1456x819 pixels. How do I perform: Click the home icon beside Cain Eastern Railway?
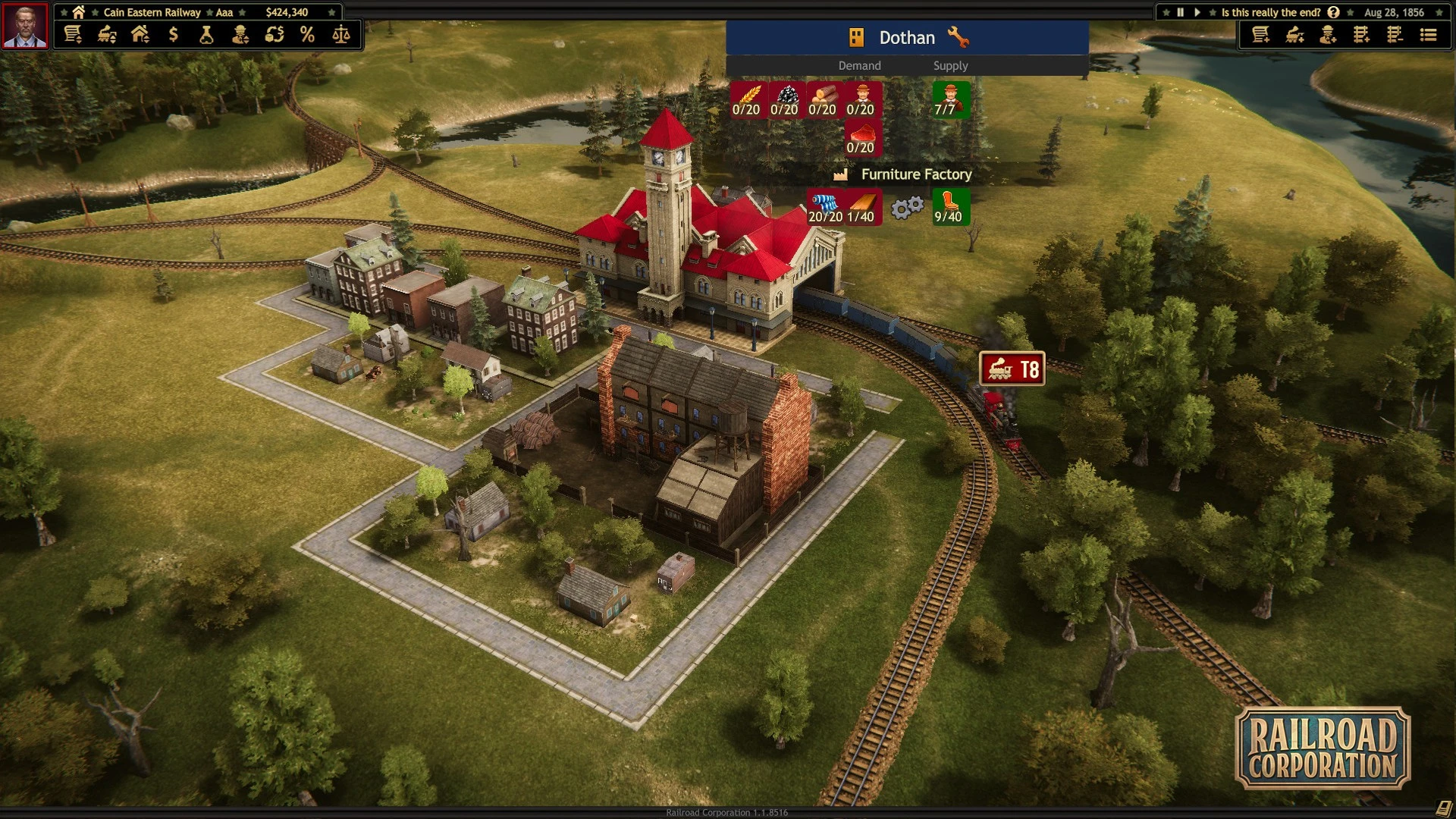(78, 12)
